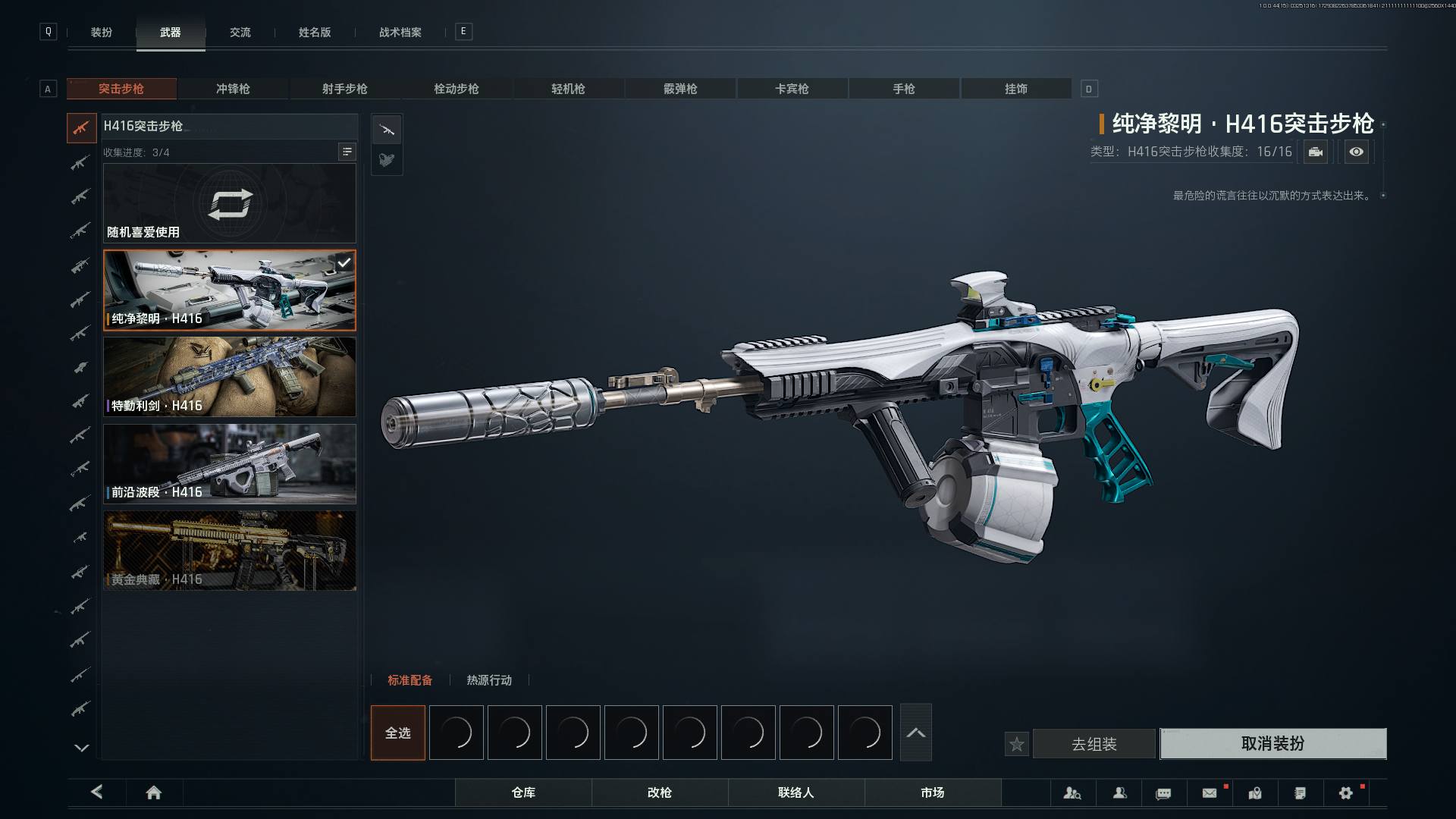
Task: Go to weapon assembly via 去组装
Action: (x=1094, y=744)
